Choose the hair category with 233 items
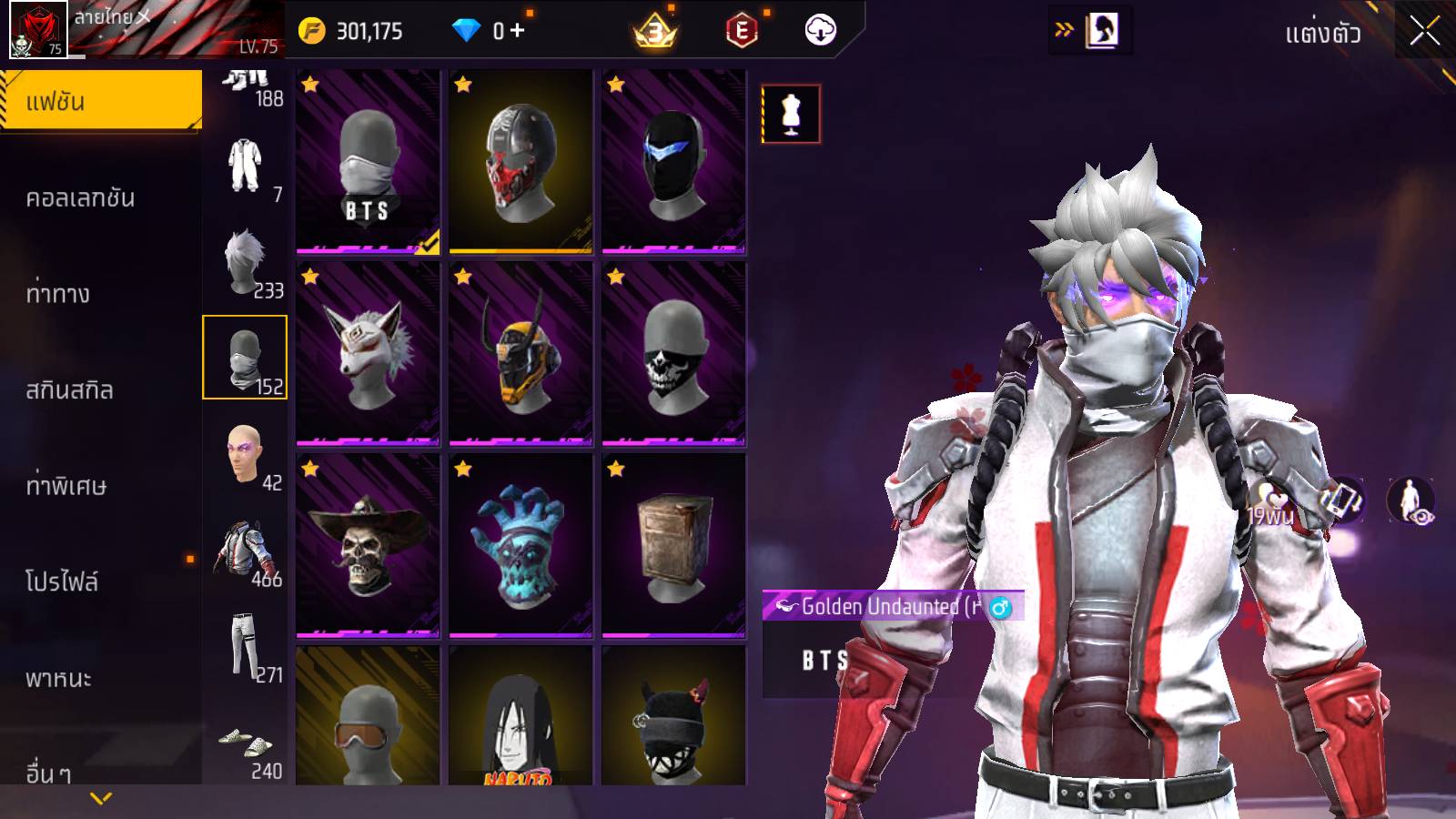This screenshot has height=819, width=1456. [x=246, y=262]
